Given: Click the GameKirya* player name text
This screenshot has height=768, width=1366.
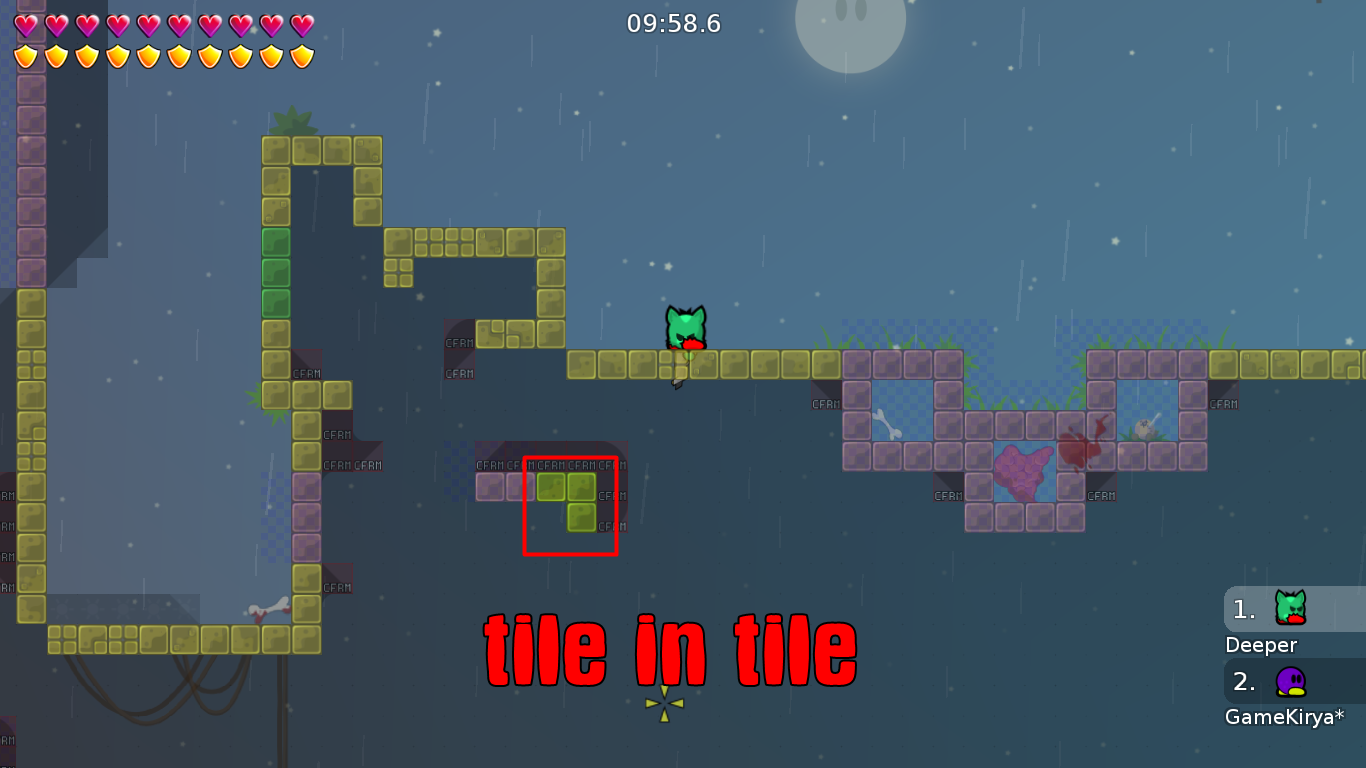Looking at the screenshot, I should point(1284,716).
